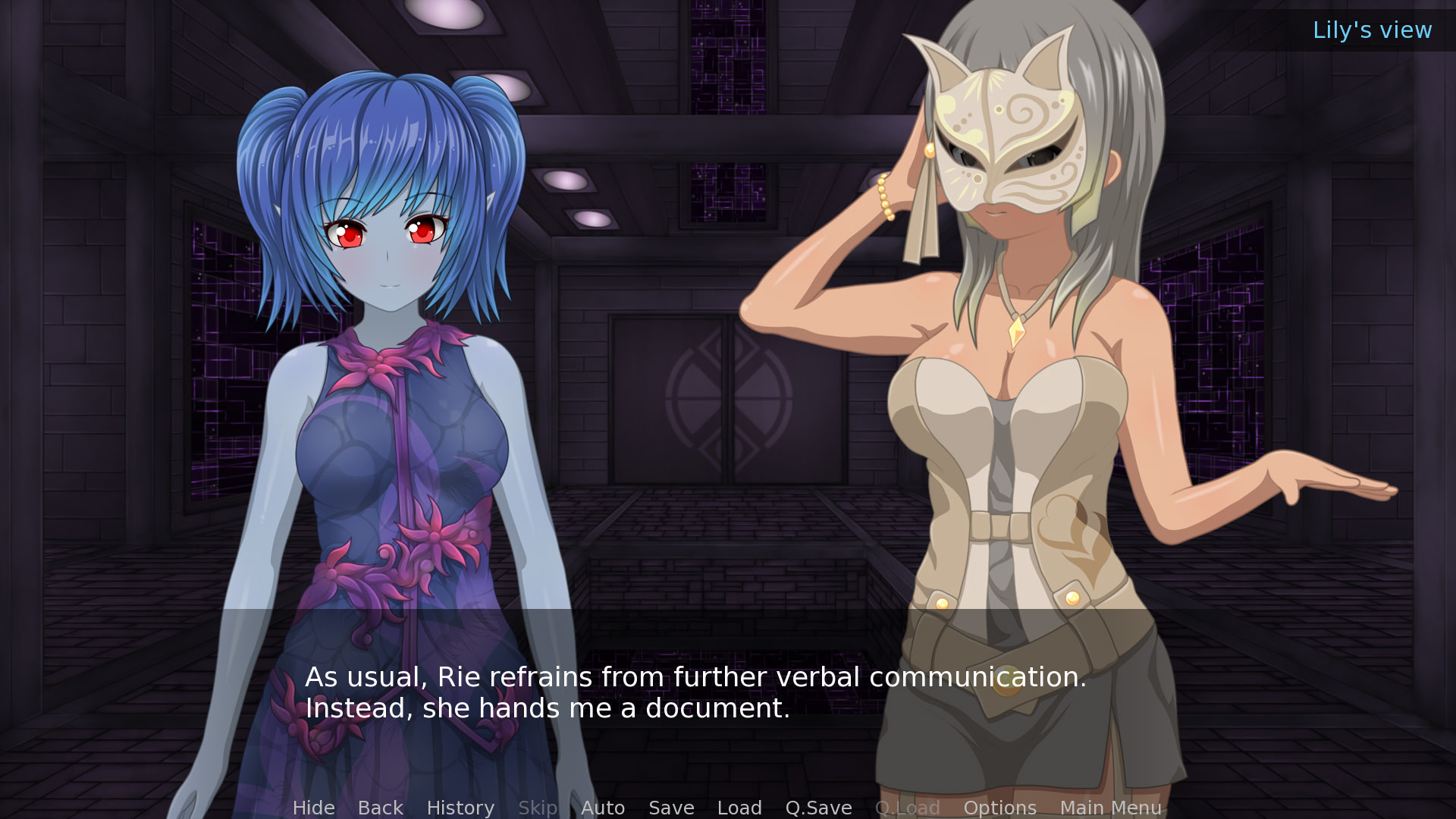
Task: Go Back to the previous line
Action: [380, 808]
